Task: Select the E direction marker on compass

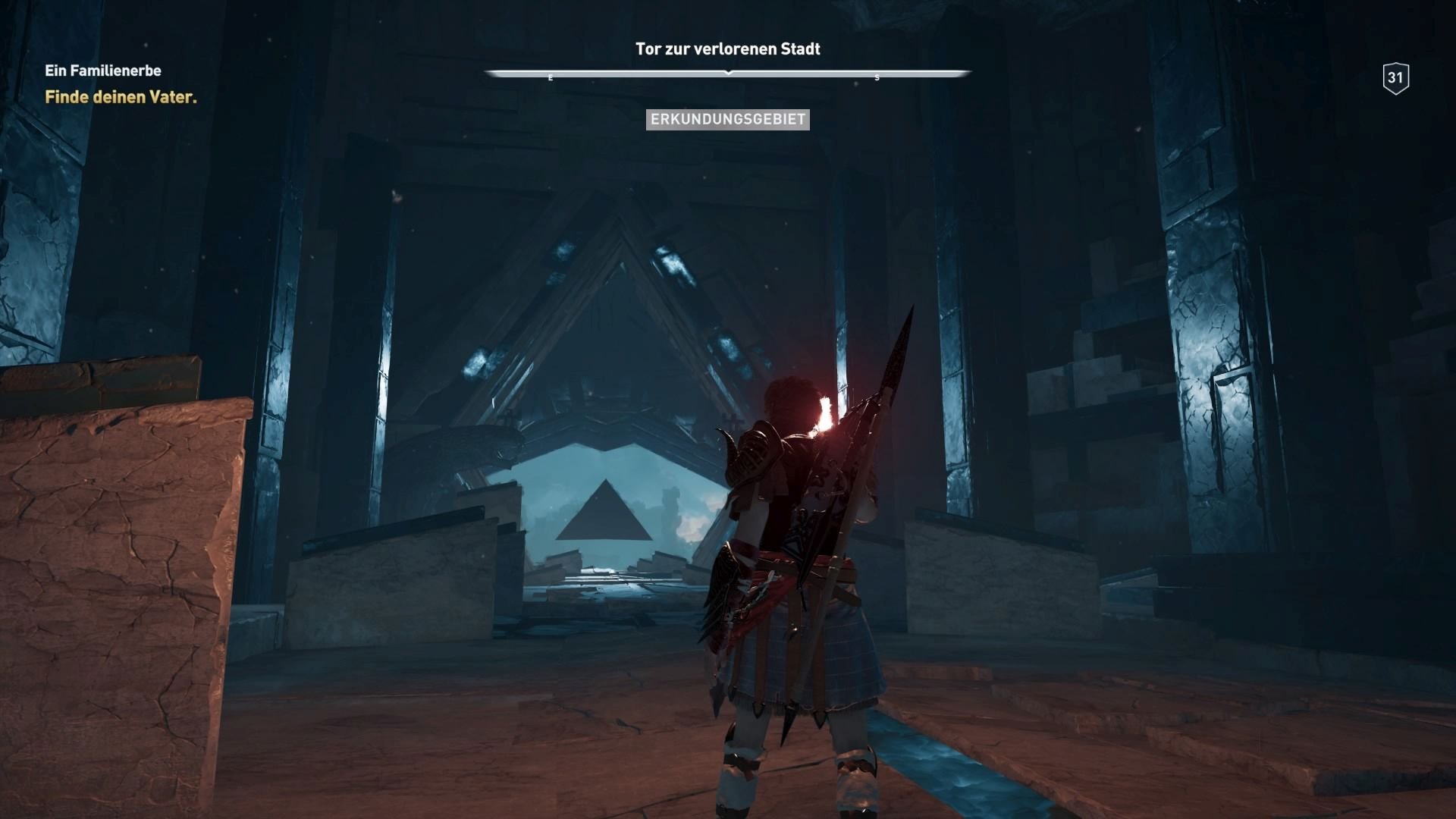Action: [x=551, y=77]
